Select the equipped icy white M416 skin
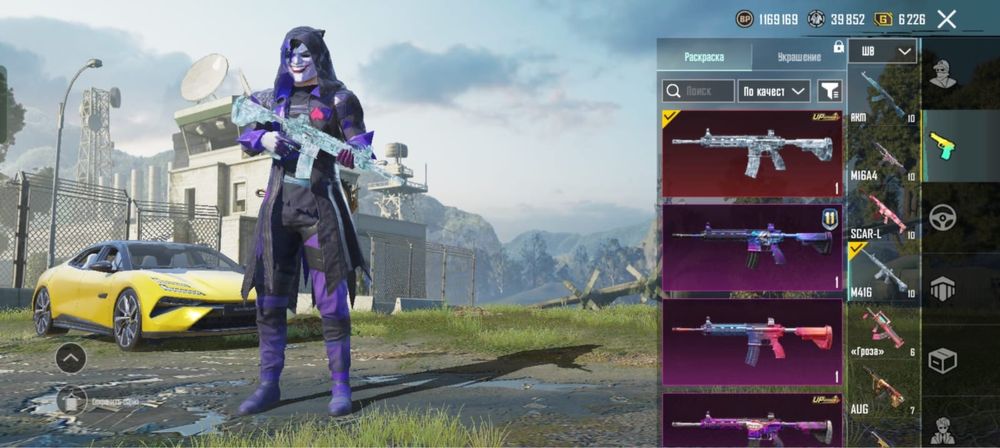1000x448 pixels. click(x=752, y=153)
